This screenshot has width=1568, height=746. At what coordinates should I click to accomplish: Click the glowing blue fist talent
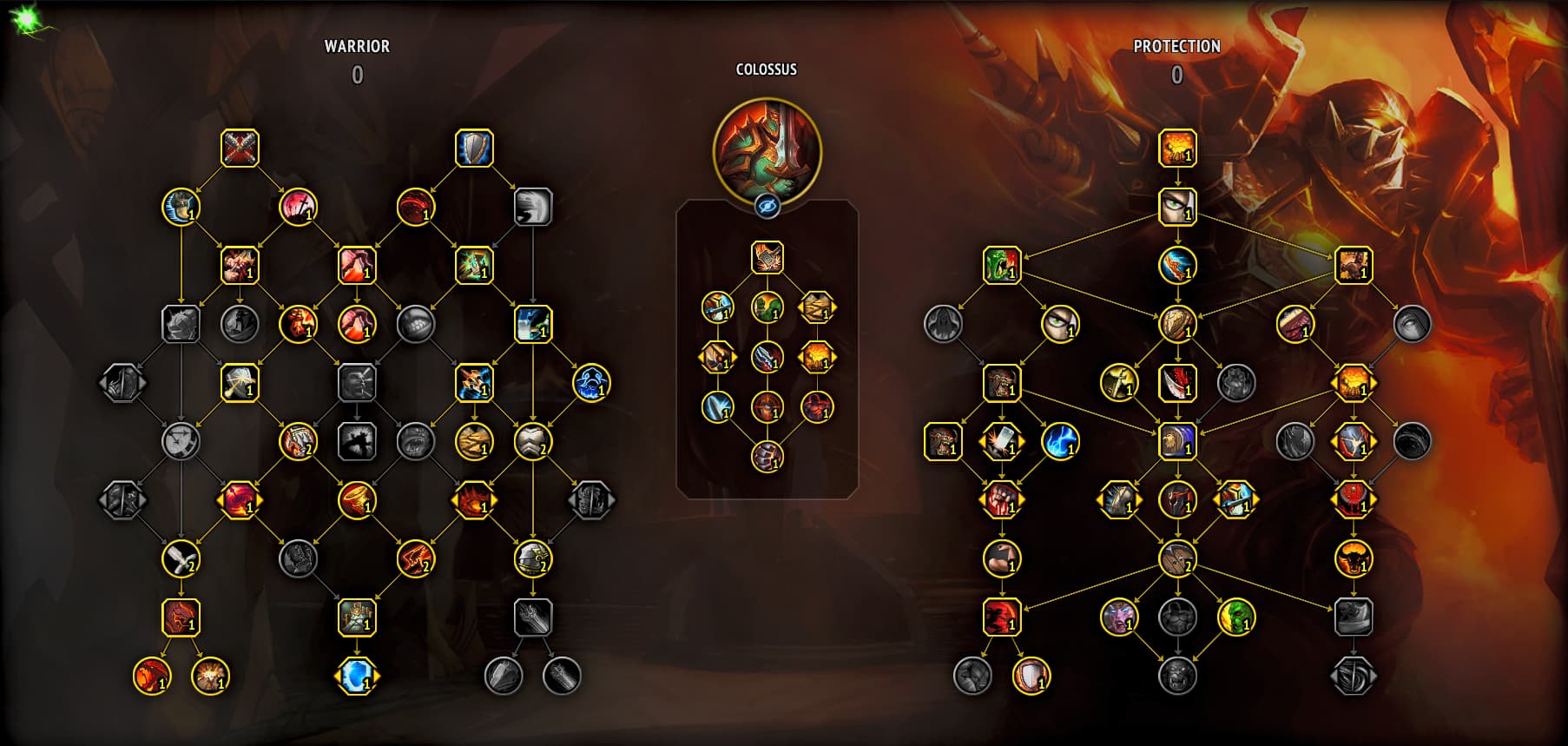pos(591,383)
